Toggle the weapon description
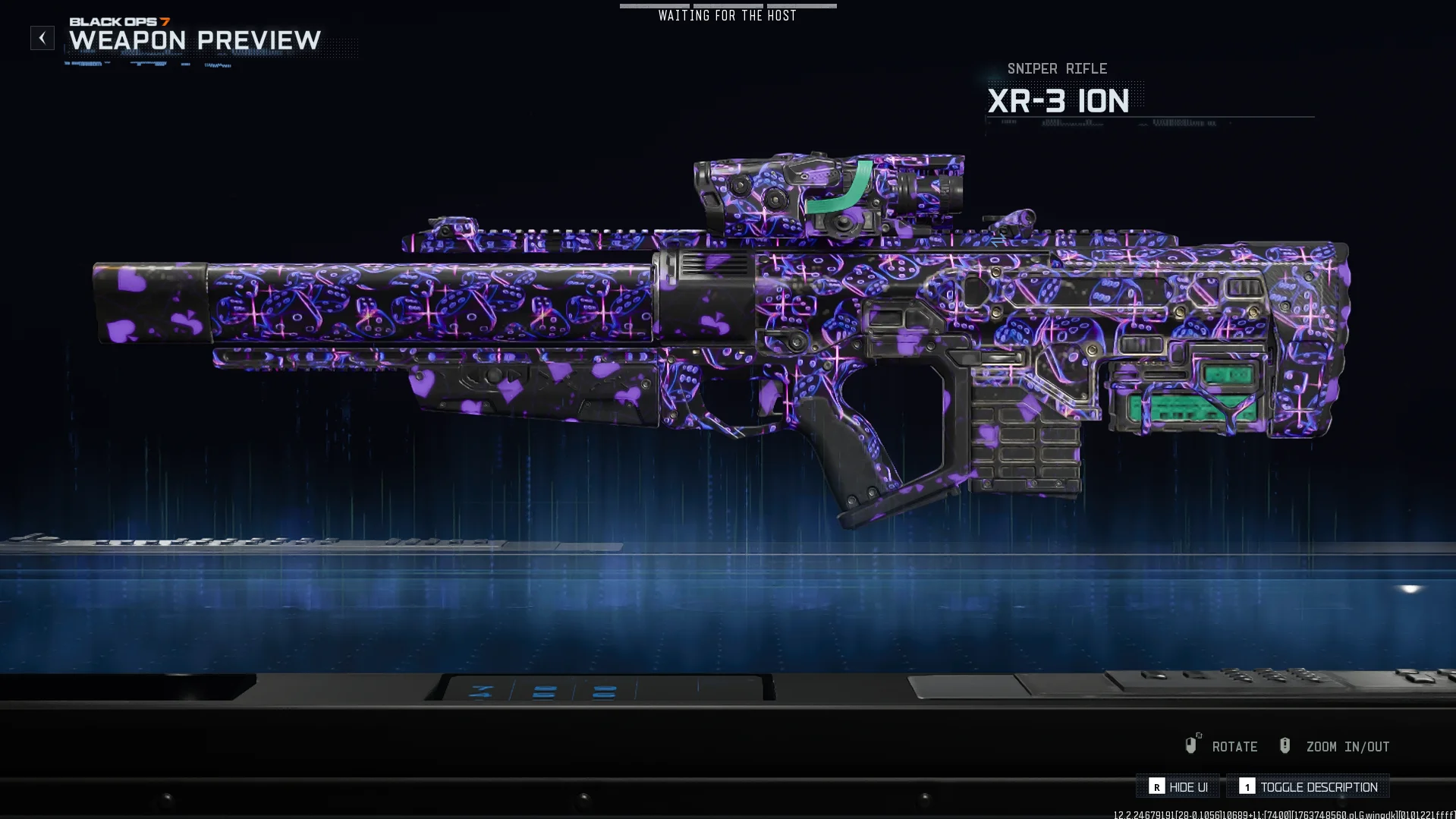Screen dimensions: 1456x819 [x=1309, y=787]
